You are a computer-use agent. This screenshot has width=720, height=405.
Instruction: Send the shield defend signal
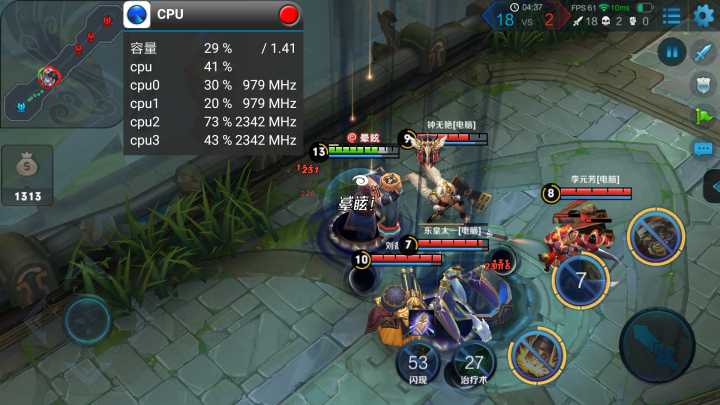(704, 85)
